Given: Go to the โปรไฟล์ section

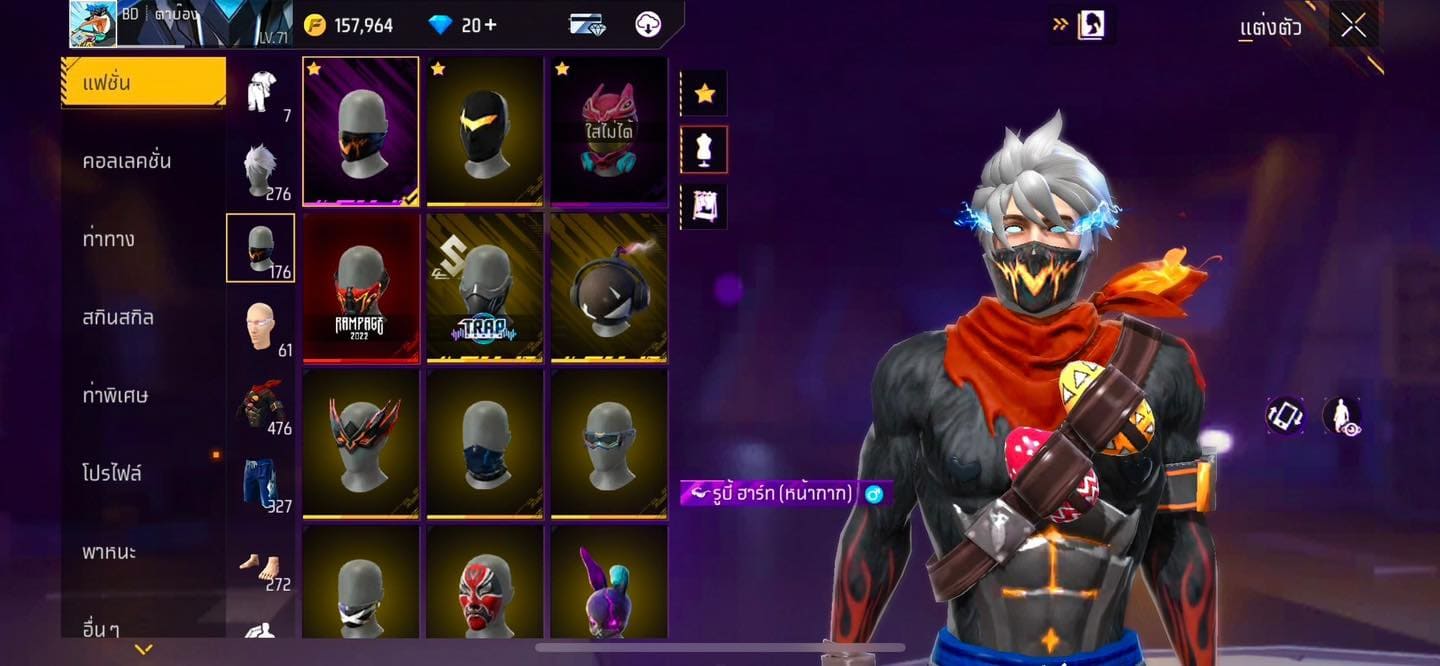Looking at the screenshot, I should click(x=112, y=473).
